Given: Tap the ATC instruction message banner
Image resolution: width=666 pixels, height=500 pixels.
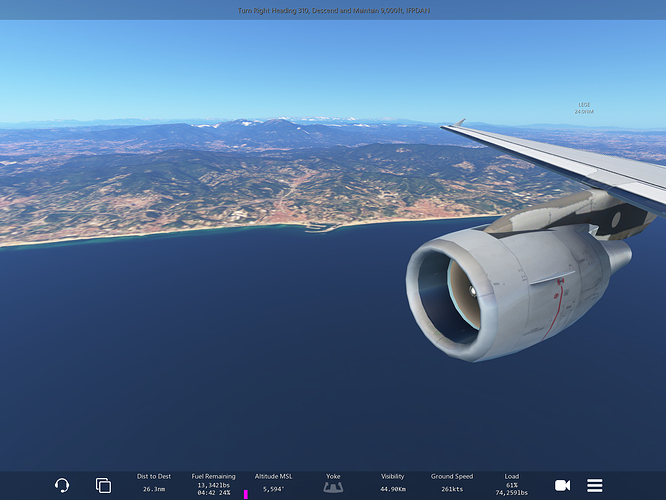Looking at the screenshot, I should pos(333,10).
